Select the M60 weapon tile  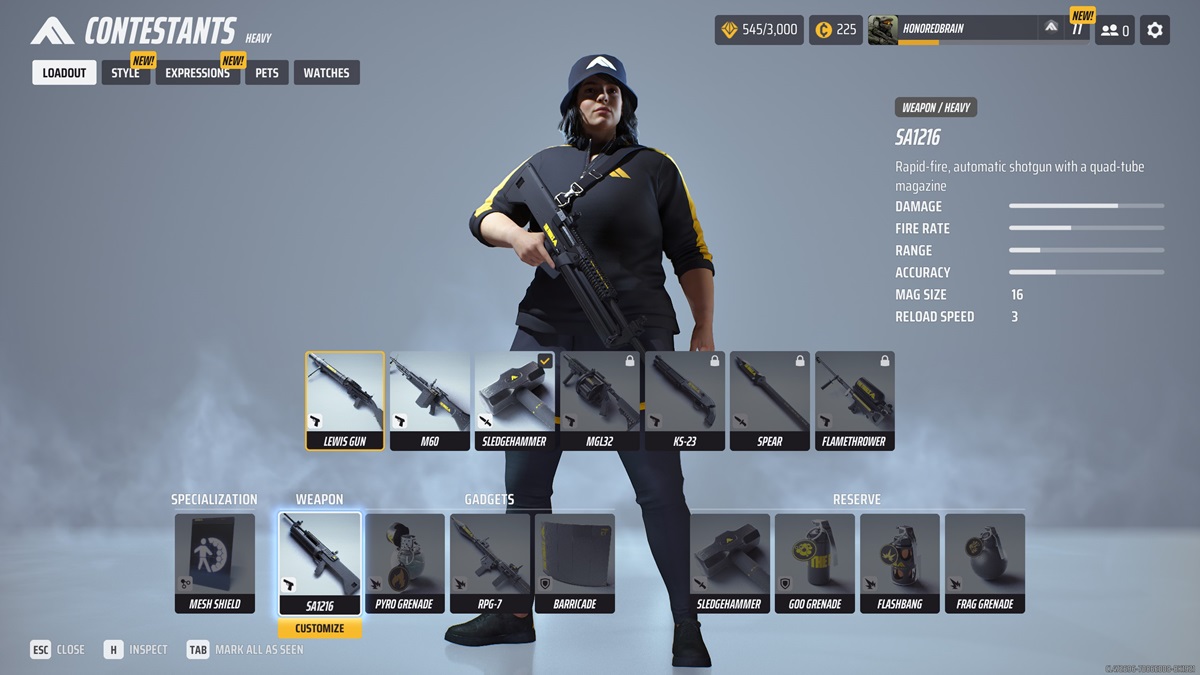(430, 400)
